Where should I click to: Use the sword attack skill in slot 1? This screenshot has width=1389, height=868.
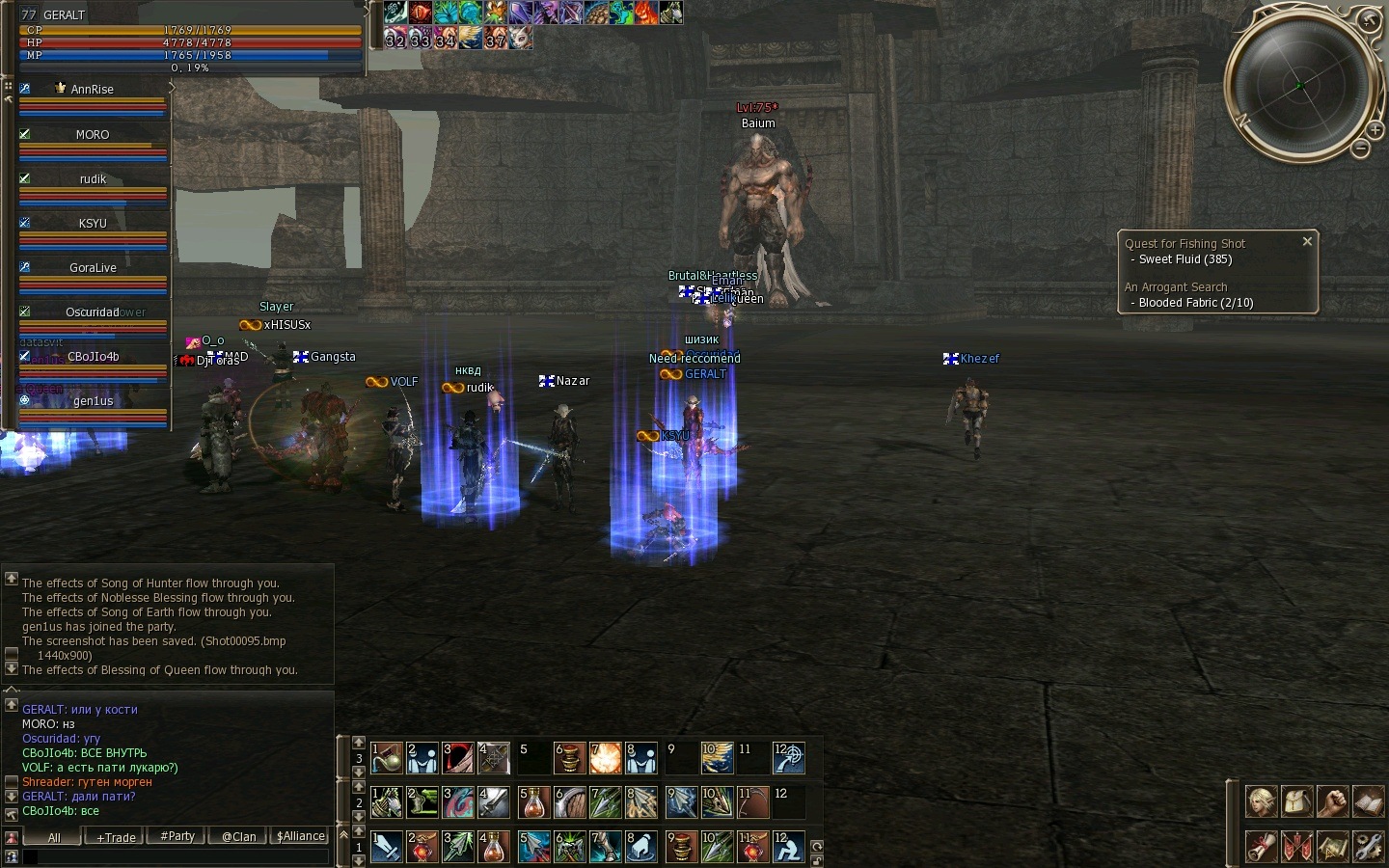click(x=387, y=847)
